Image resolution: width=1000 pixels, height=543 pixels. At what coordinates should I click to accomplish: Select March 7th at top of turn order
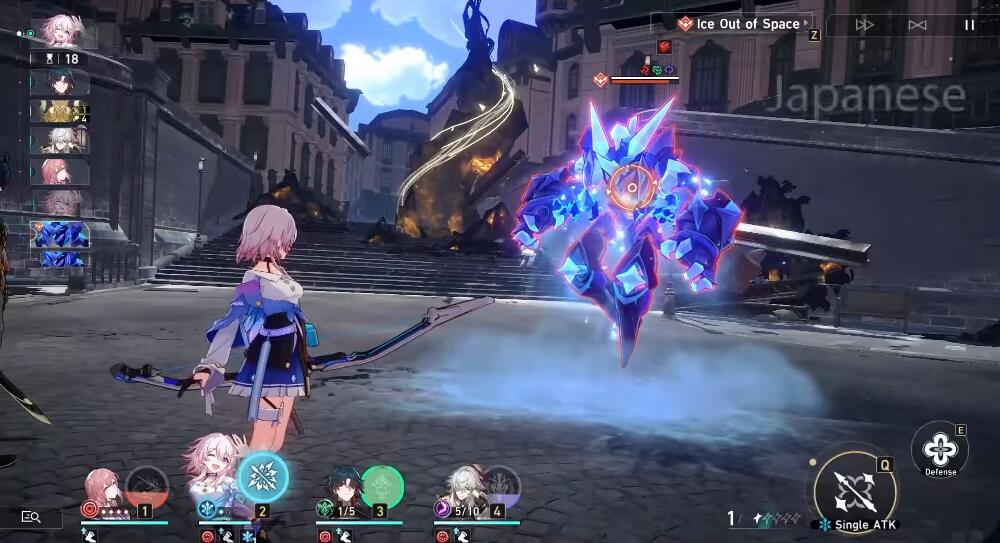[61, 30]
